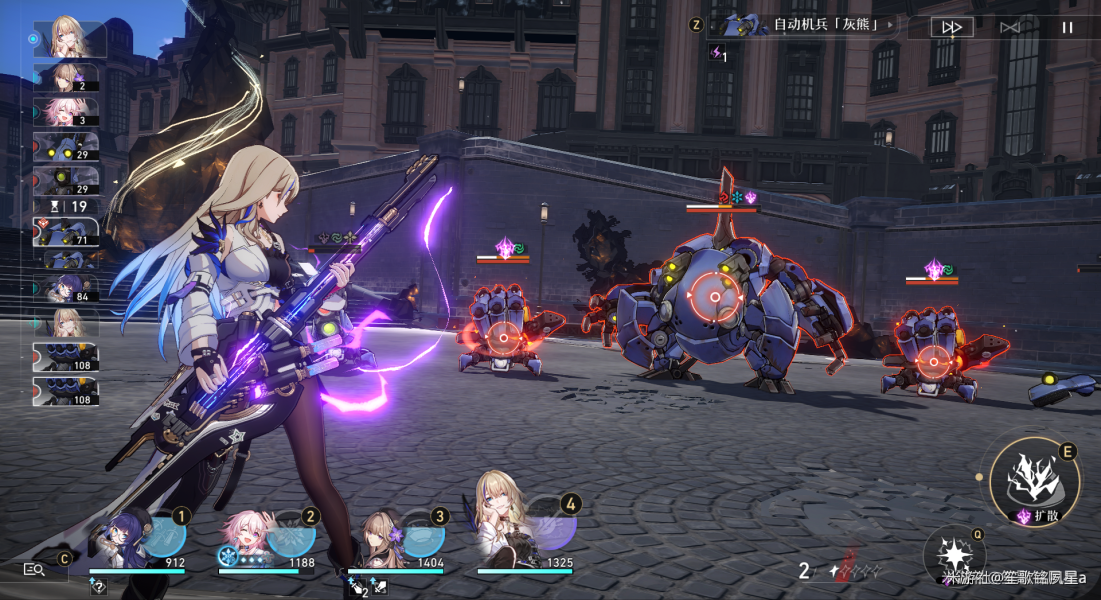Target the central Grizzly robot's reticle

tap(714, 296)
